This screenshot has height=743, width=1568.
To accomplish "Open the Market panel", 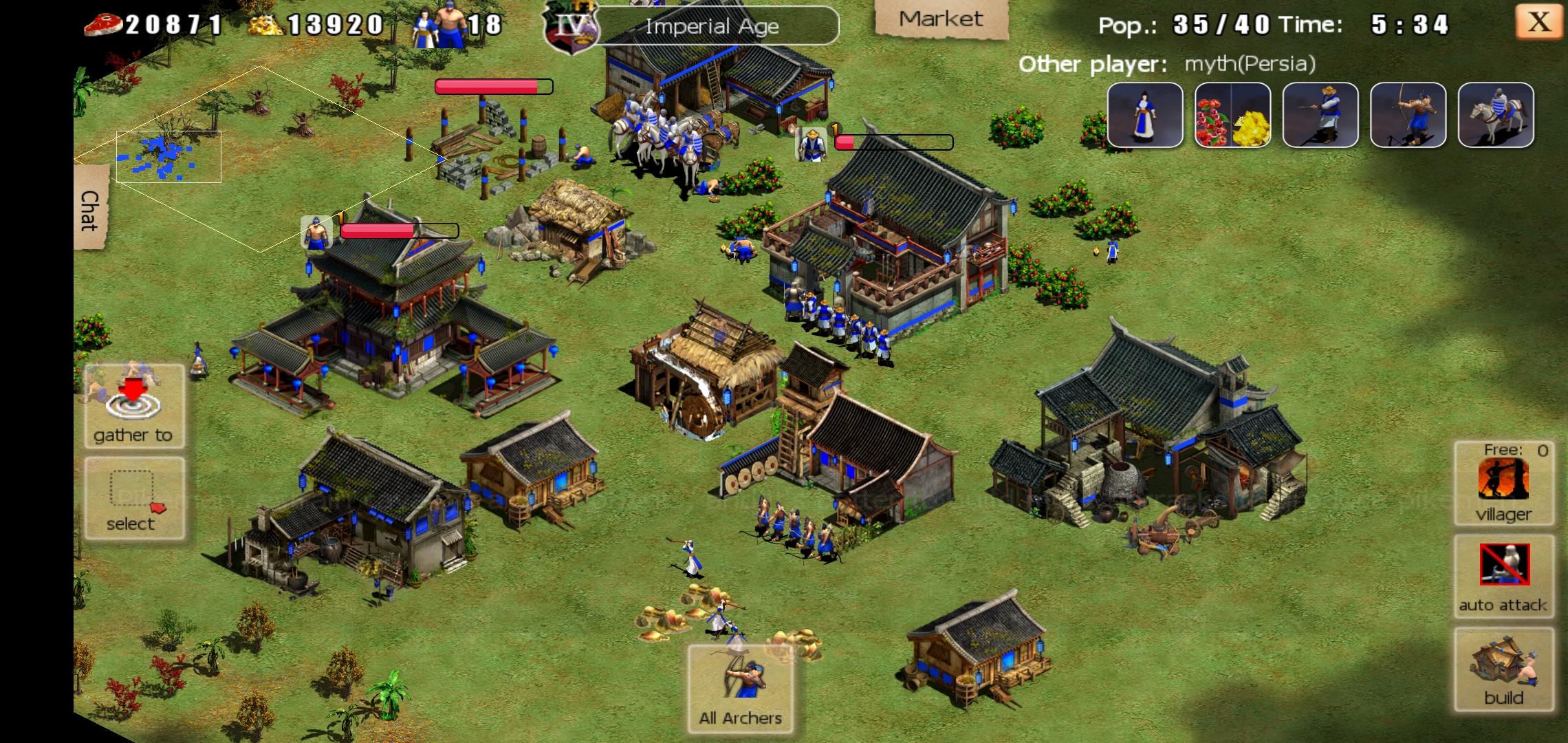I will coord(940,19).
